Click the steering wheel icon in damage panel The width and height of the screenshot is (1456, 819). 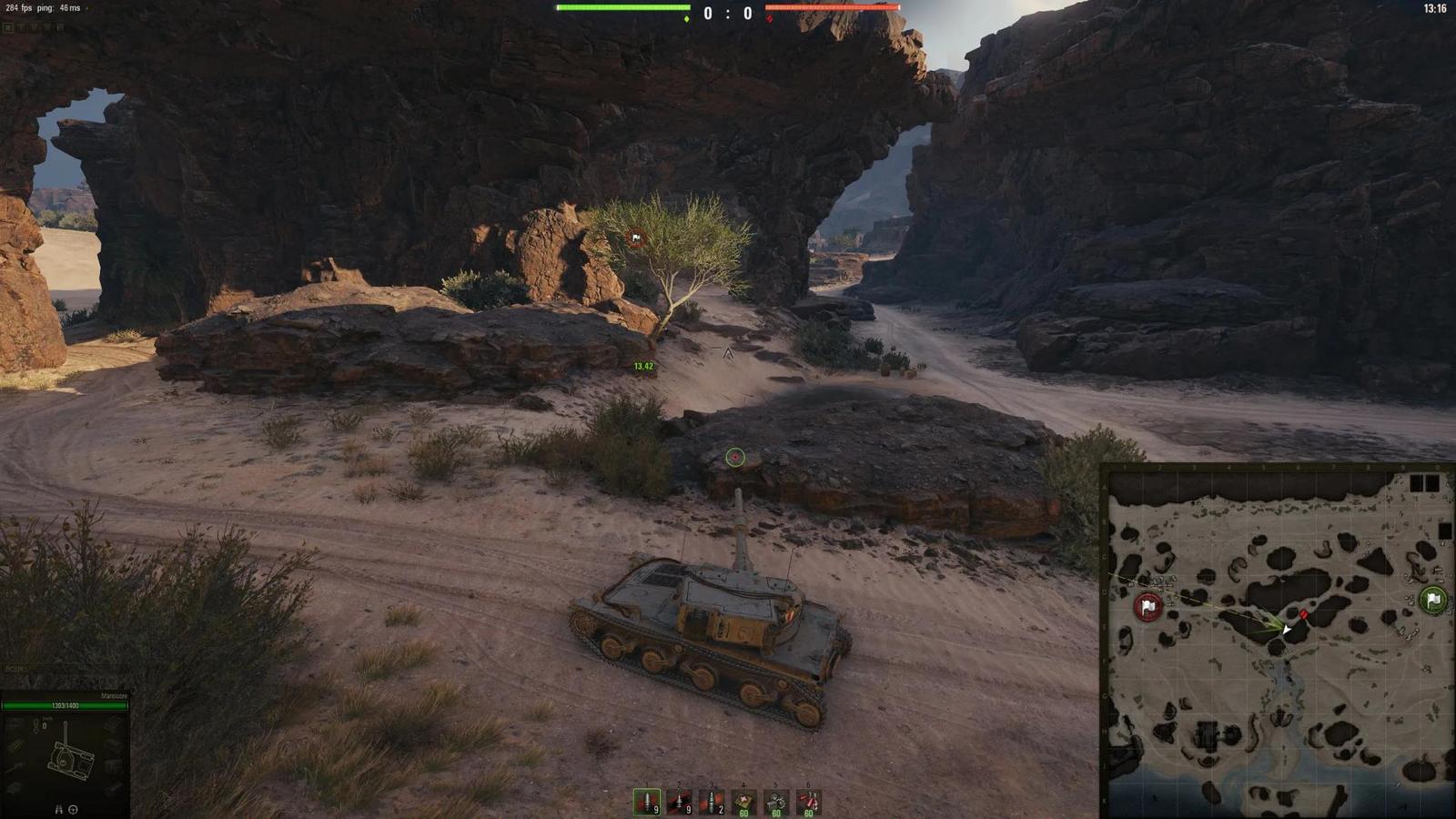(x=73, y=809)
